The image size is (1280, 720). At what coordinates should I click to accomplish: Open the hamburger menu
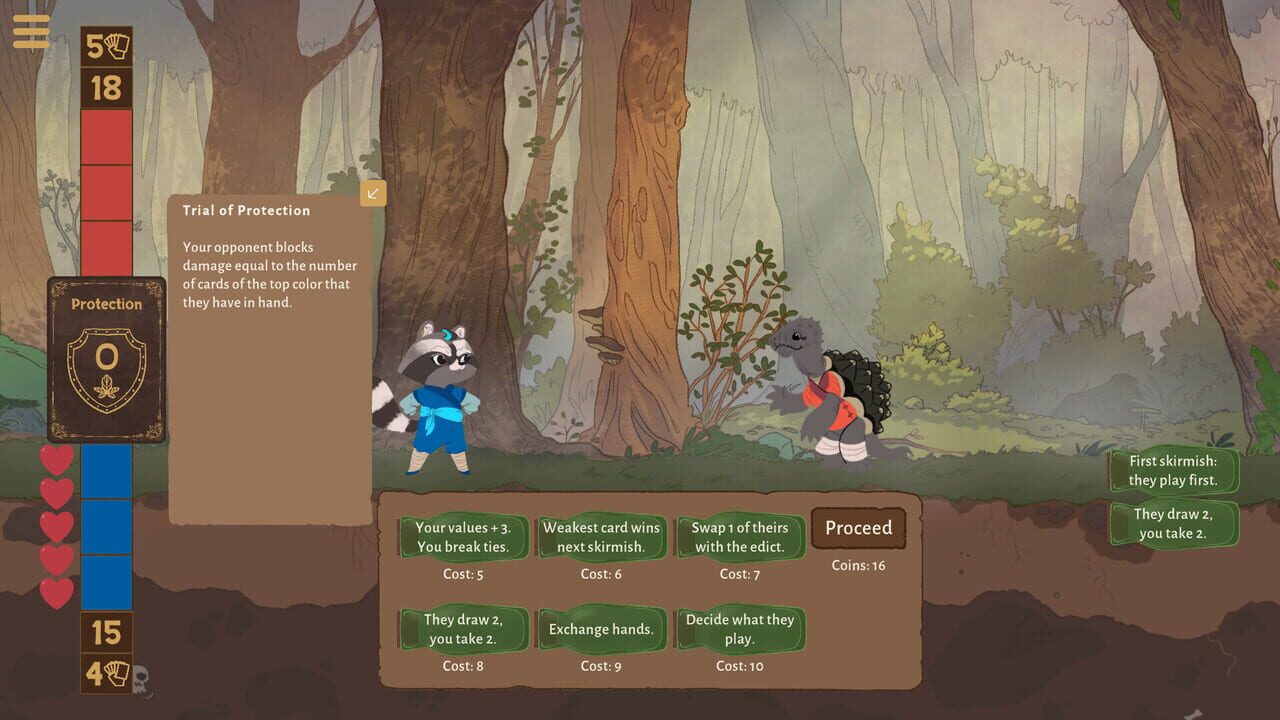pos(32,31)
